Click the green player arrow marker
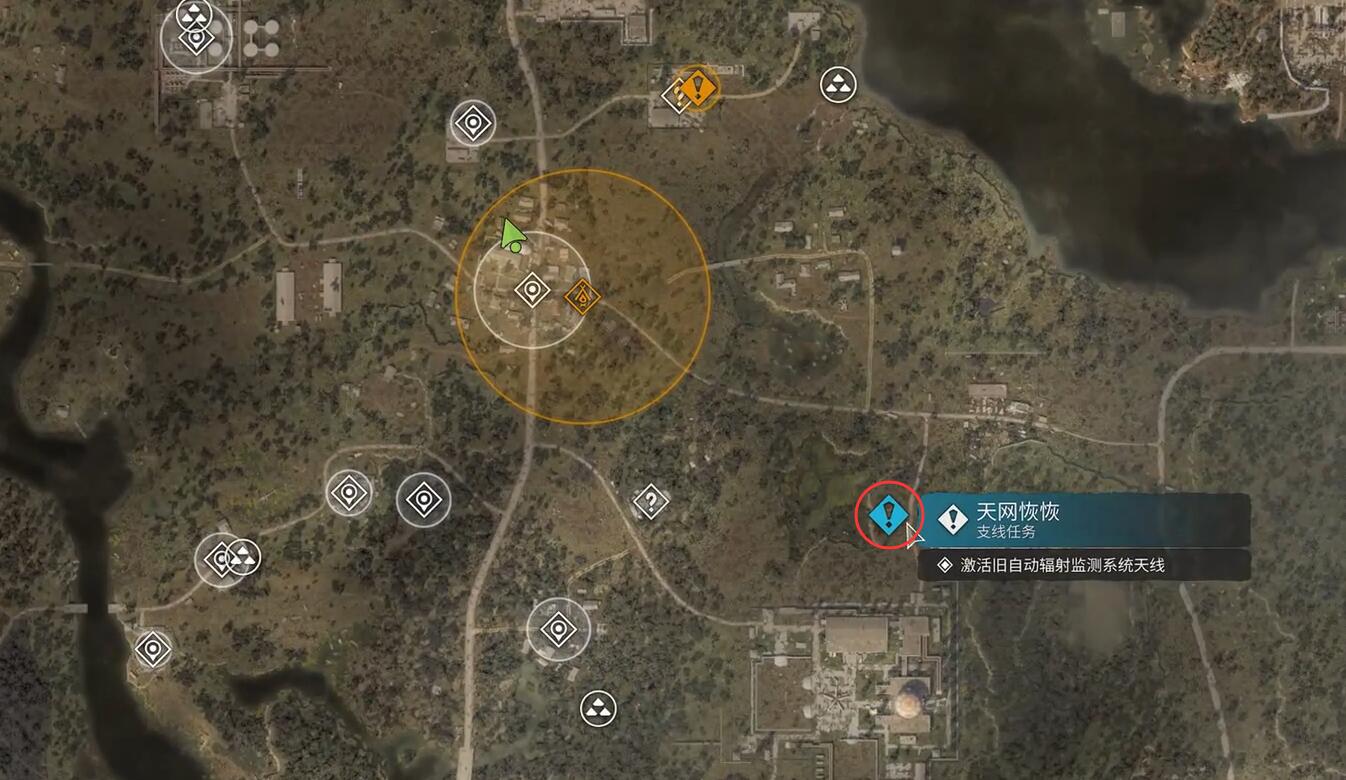The width and height of the screenshot is (1346, 780). pos(512,235)
